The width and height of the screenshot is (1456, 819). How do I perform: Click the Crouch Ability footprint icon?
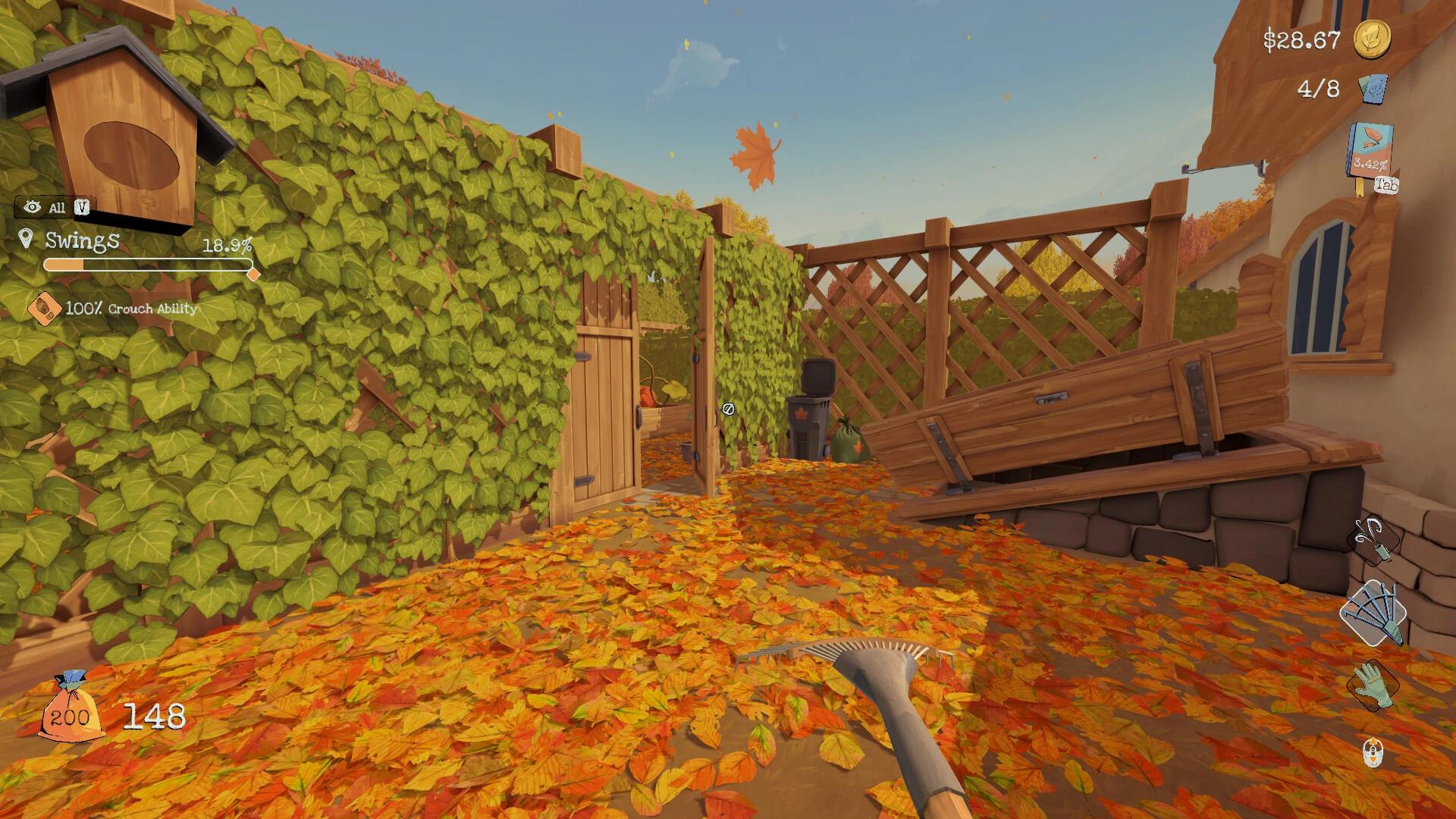point(45,309)
